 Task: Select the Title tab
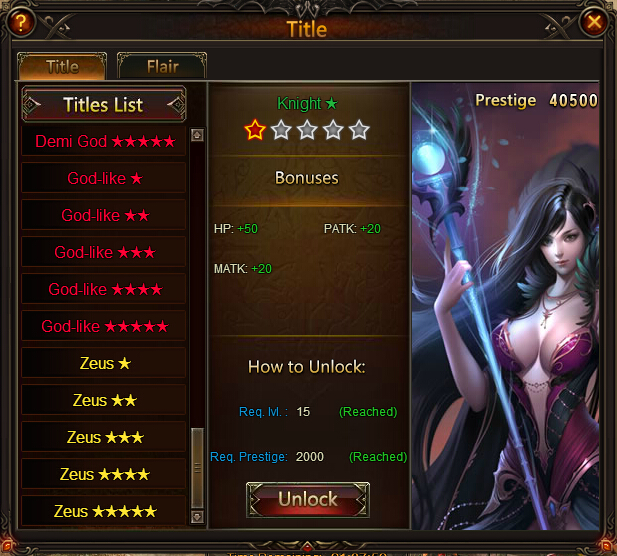pos(62,67)
